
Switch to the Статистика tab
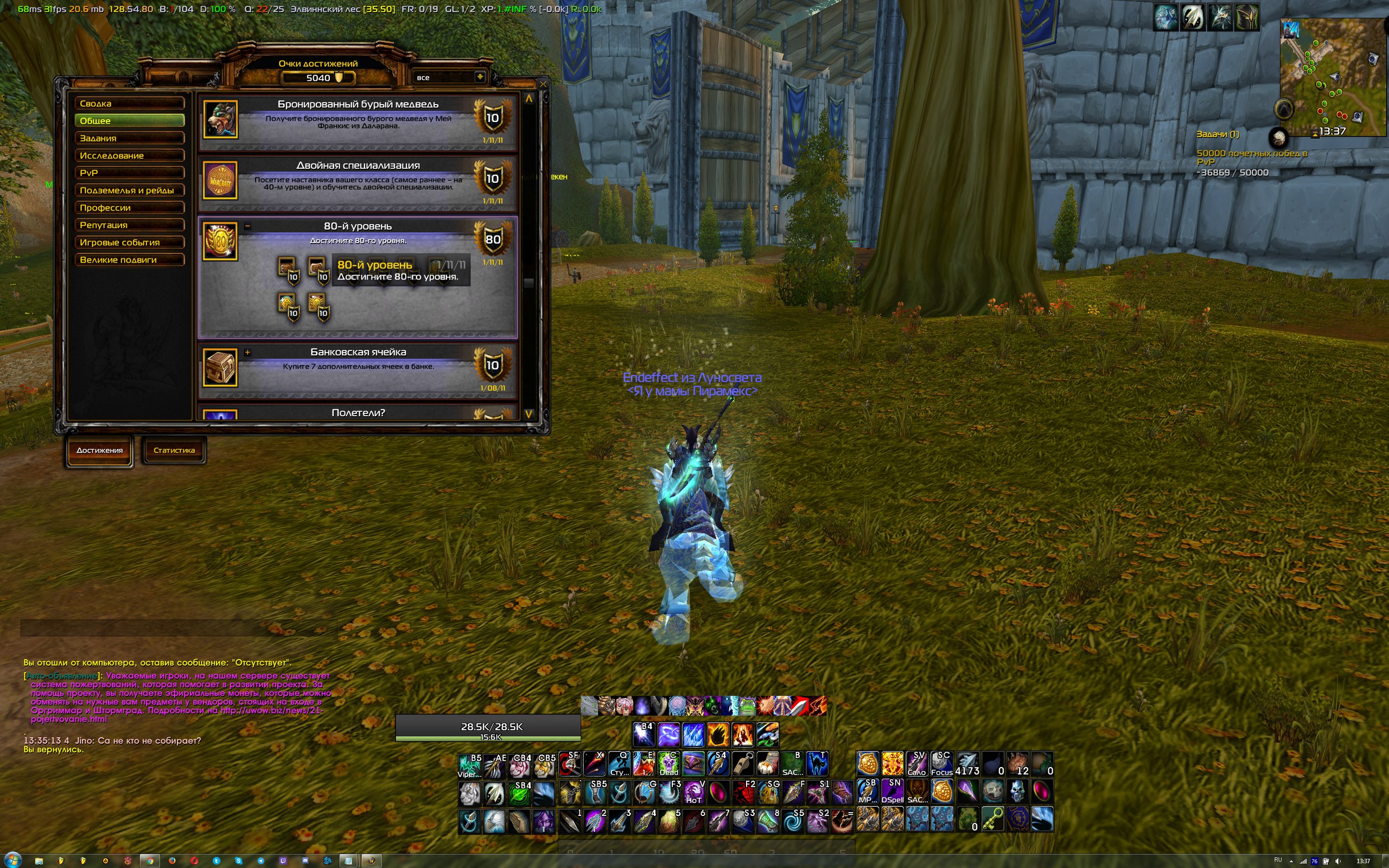(174, 451)
